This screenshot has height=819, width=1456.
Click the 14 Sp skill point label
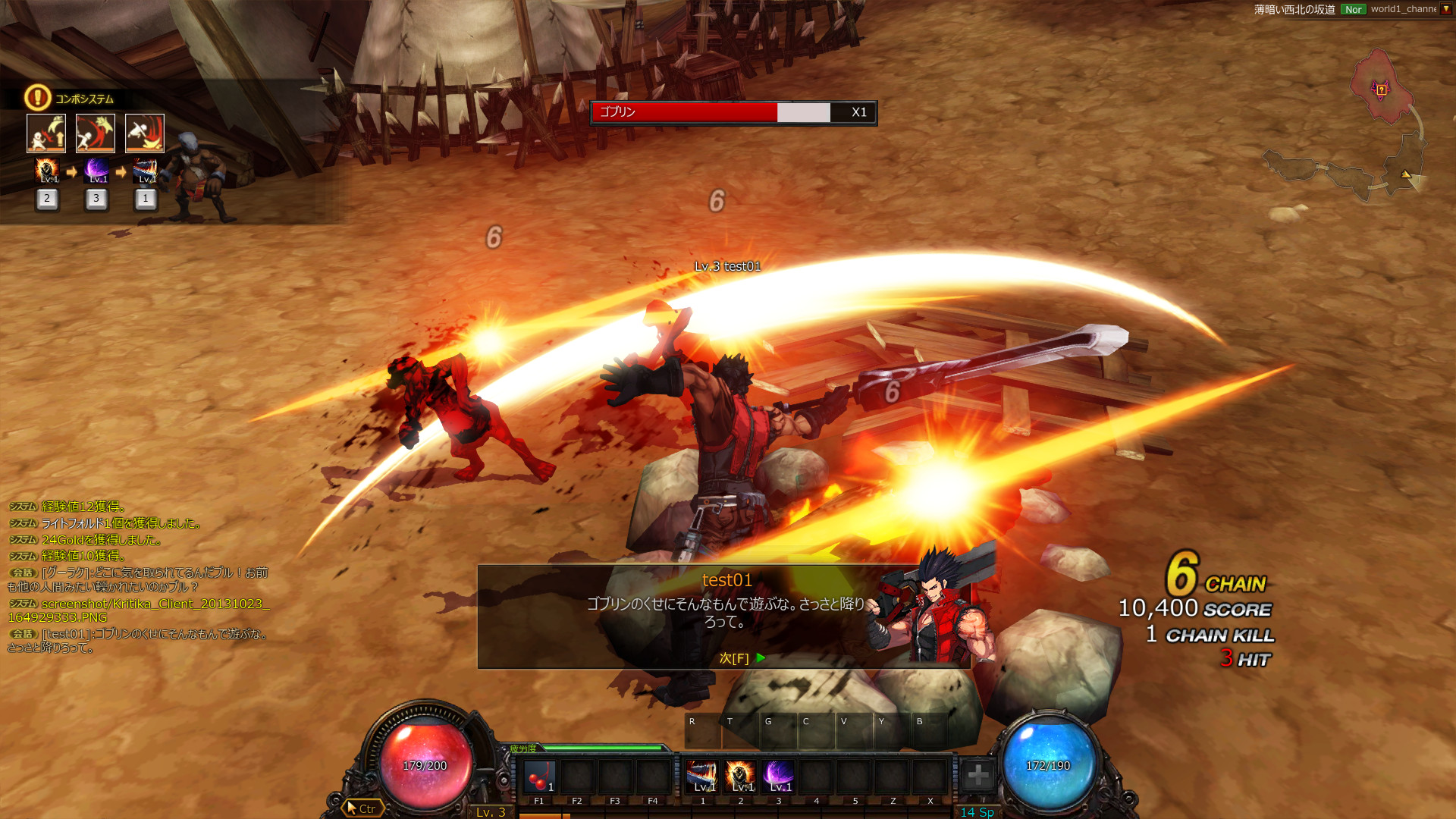coord(977,812)
